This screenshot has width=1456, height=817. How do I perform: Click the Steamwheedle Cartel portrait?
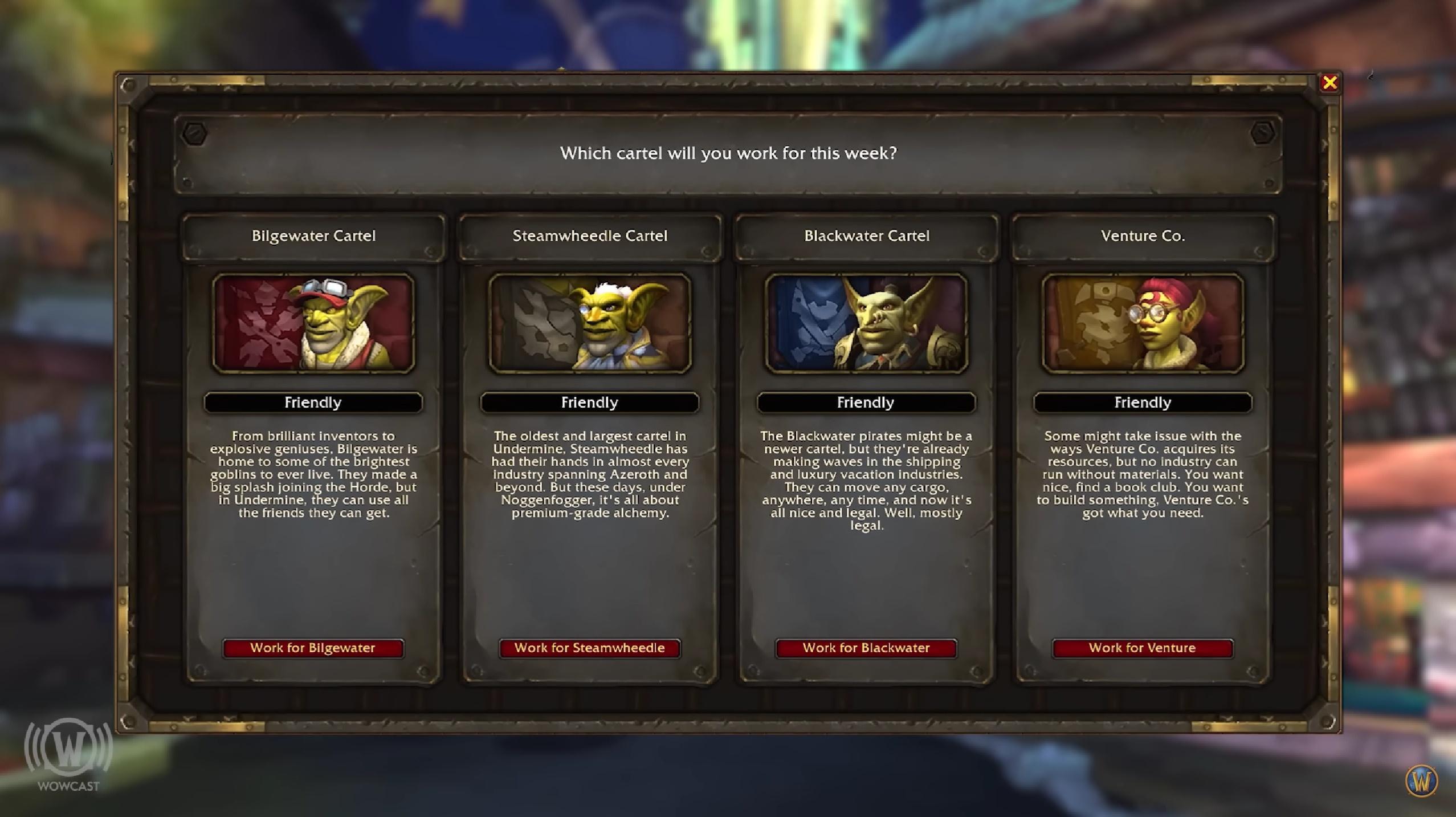pos(590,323)
